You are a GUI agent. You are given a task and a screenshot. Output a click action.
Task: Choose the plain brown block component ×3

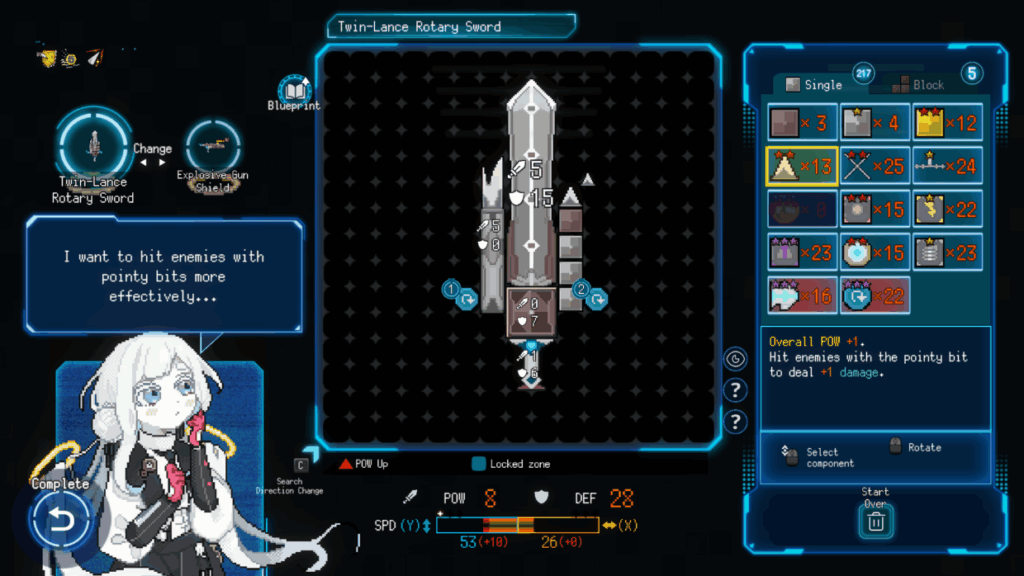click(x=802, y=122)
